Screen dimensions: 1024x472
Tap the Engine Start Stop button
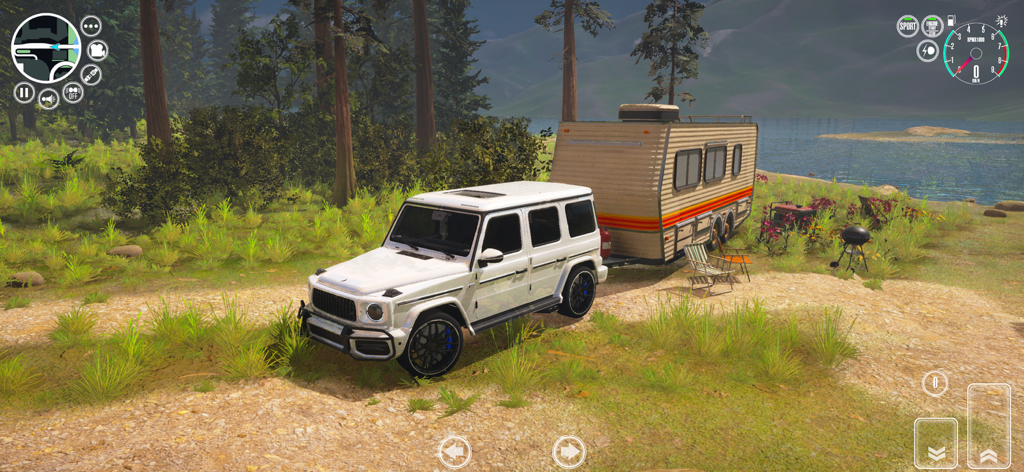pos(931,26)
